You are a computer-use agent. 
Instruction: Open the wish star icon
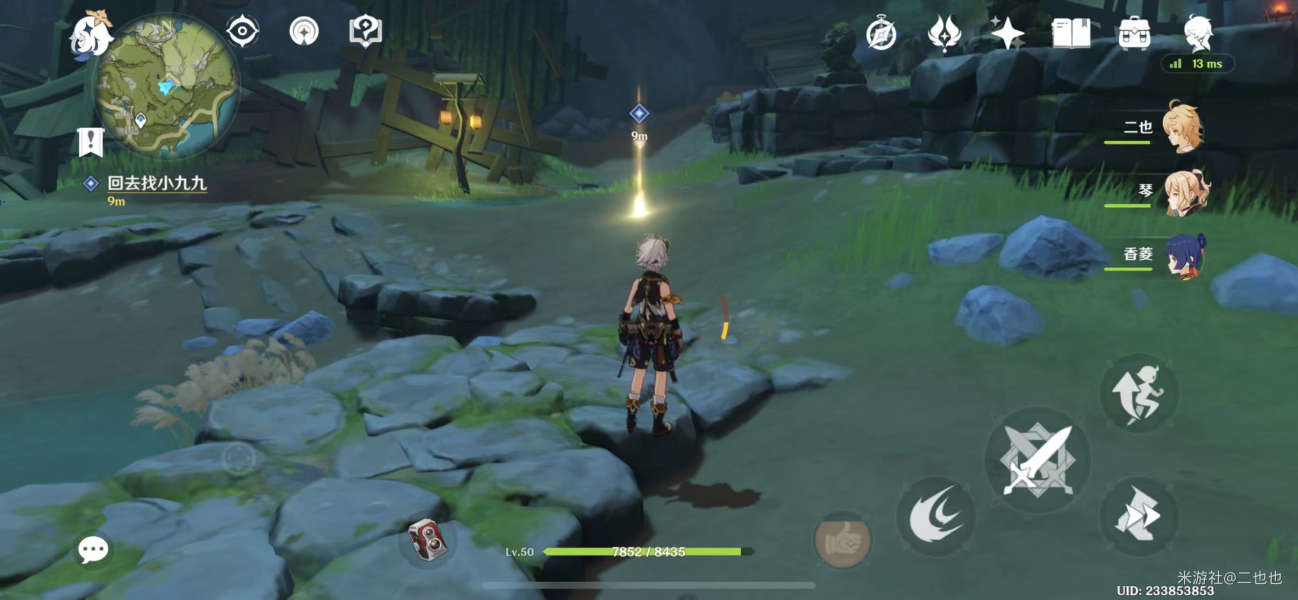(1007, 34)
